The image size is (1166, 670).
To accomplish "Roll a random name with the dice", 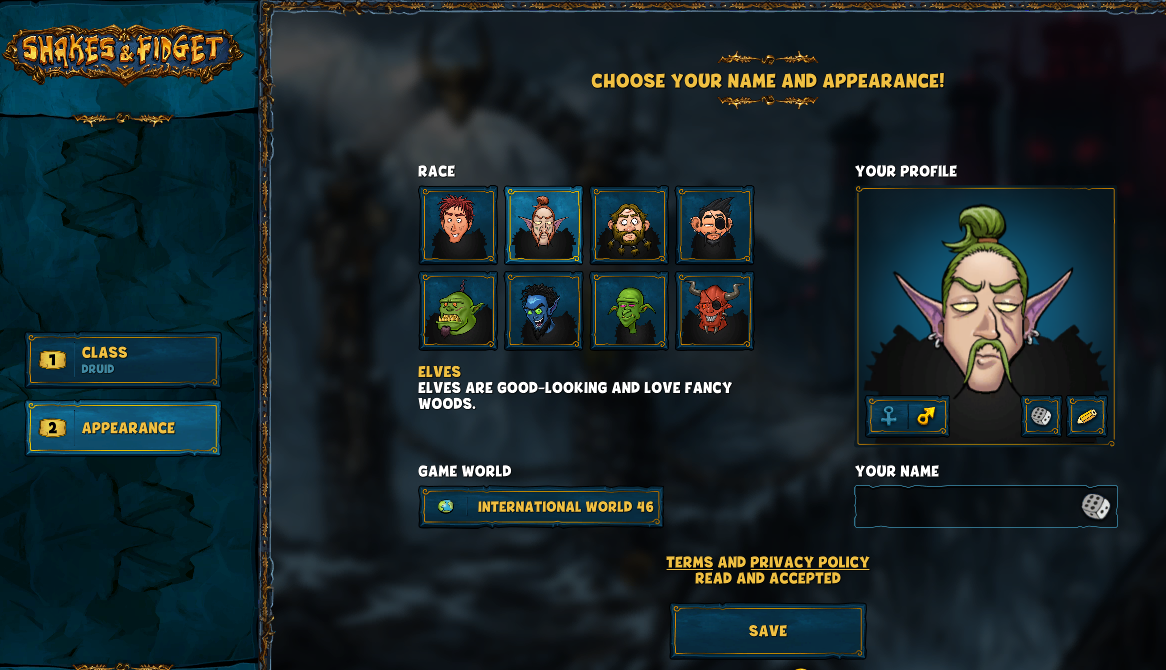I will pyautogui.click(x=1095, y=507).
